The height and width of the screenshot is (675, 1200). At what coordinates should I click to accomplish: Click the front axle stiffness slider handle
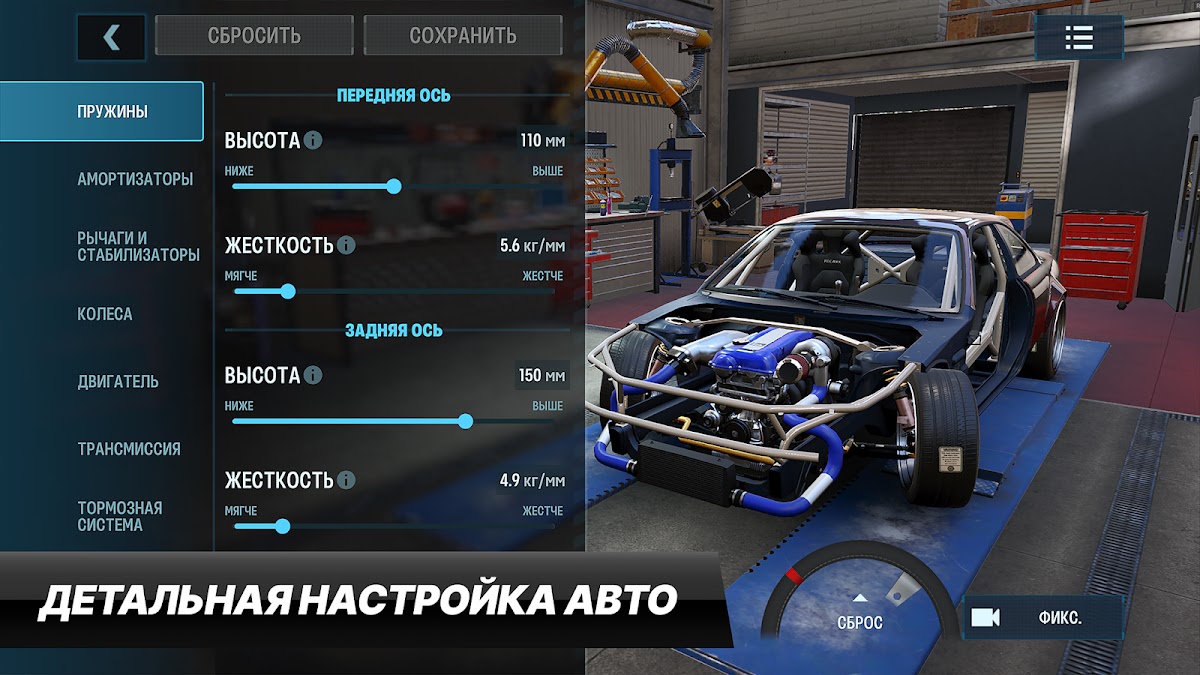[288, 291]
